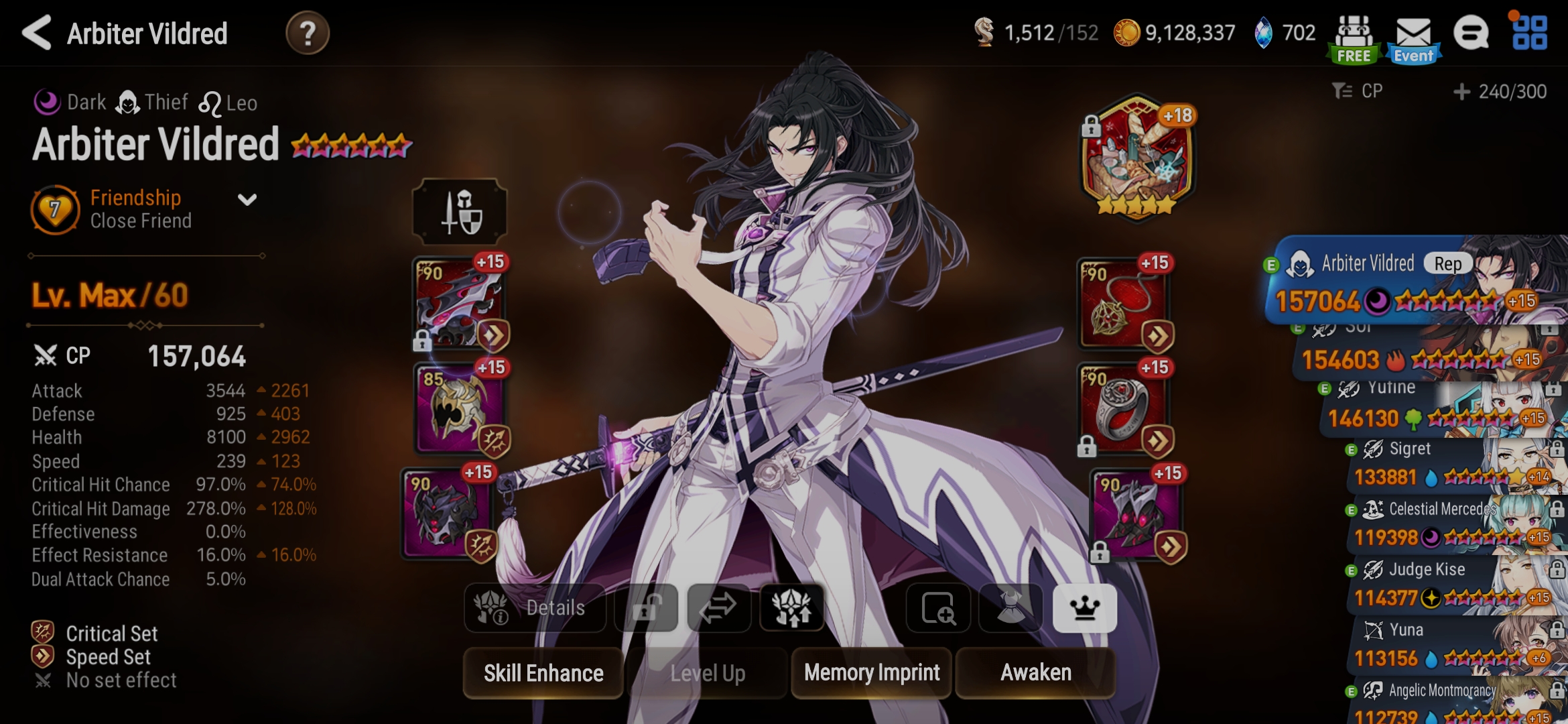
Task: Open the mail inbox with Event banner
Action: point(1413,32)
